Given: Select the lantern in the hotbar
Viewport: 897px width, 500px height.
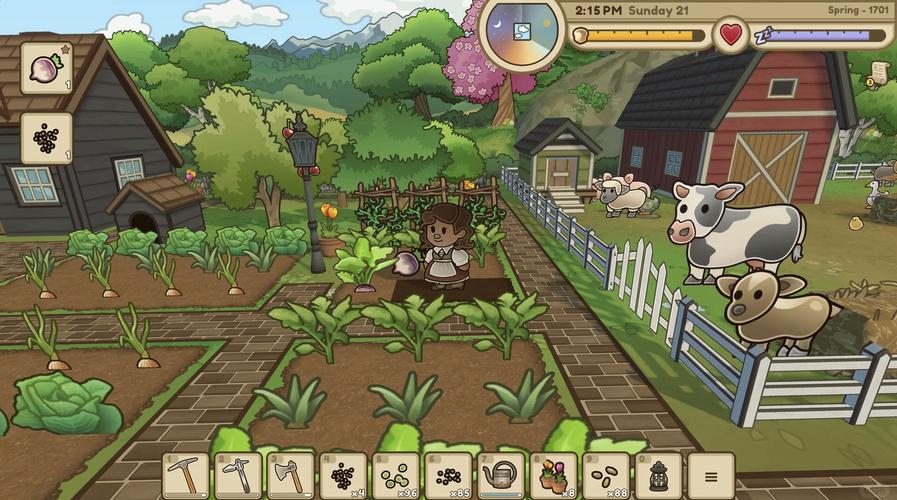Looking at the screenshot, I should (x=658, y=475).
